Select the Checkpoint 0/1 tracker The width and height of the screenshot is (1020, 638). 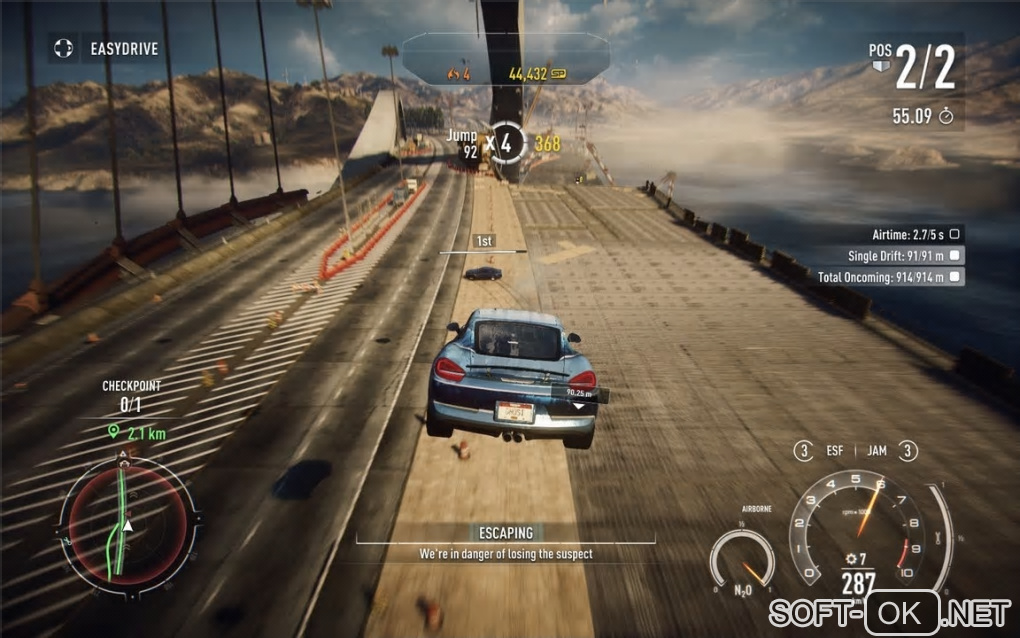click(x=131, y=396)
